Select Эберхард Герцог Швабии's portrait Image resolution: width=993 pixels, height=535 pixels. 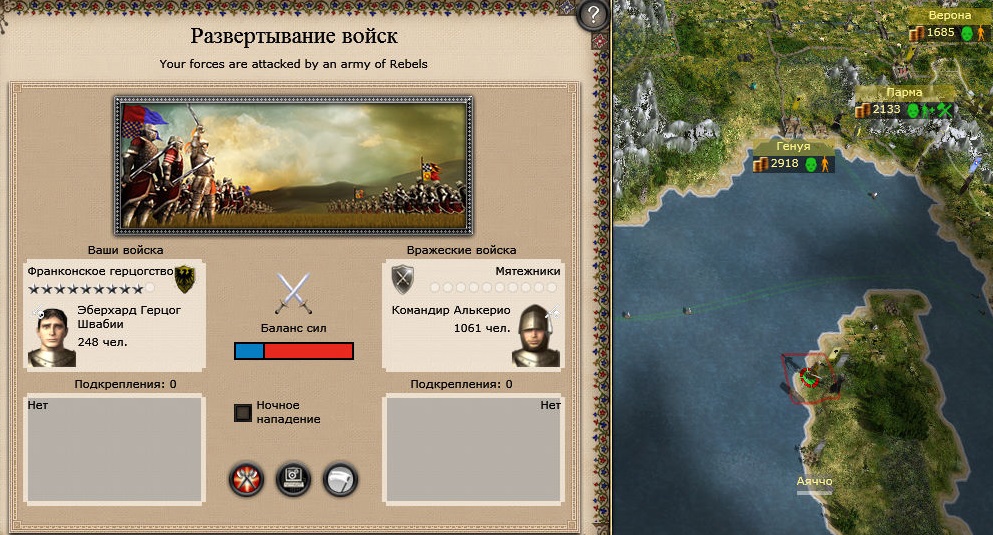pyautogui.click(x=52, y=335)
